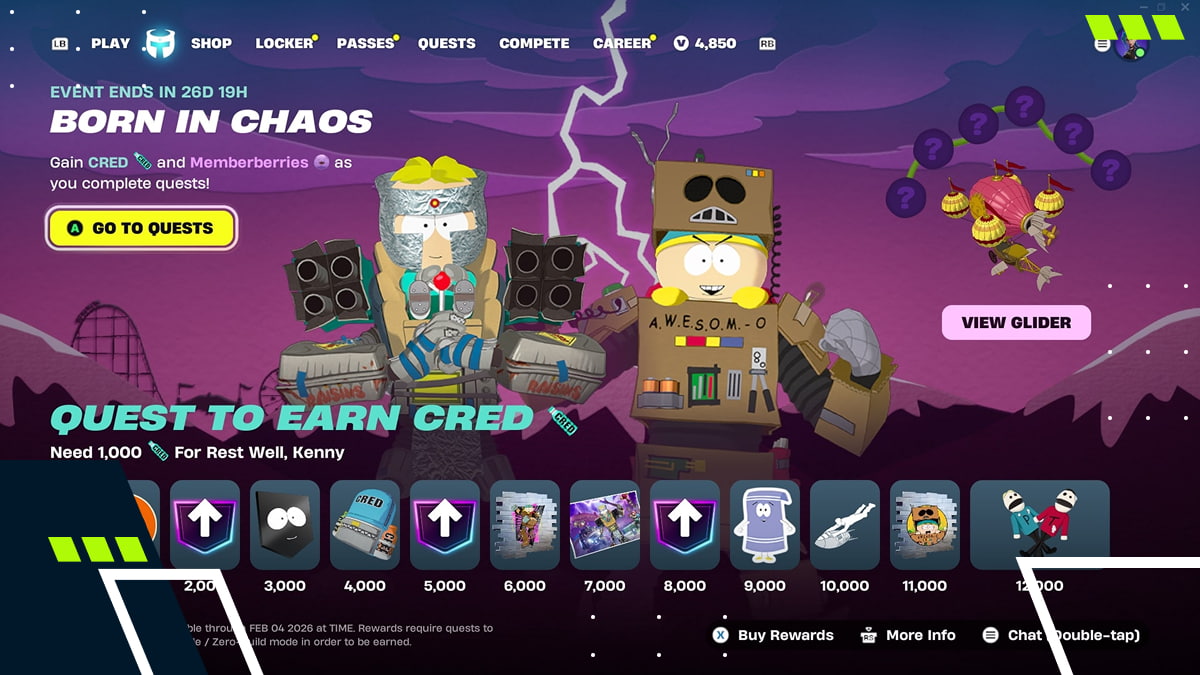
Task: View the glider preview
Action: click(1016, 322)
